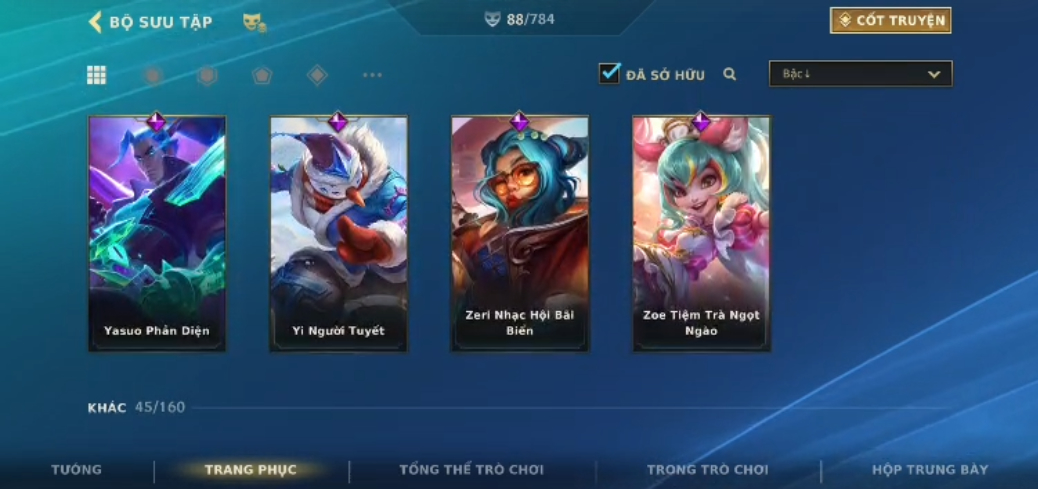Open the Cốt Truyện lore button
Viewport: 1038px width, 489px height.
click(890, 21)
